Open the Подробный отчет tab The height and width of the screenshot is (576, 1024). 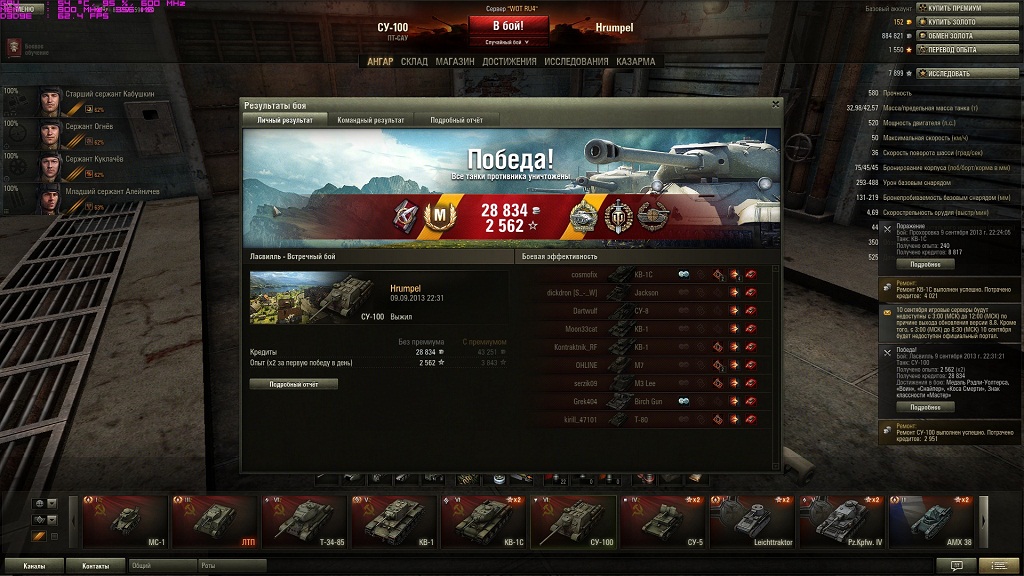pos(456,120)
